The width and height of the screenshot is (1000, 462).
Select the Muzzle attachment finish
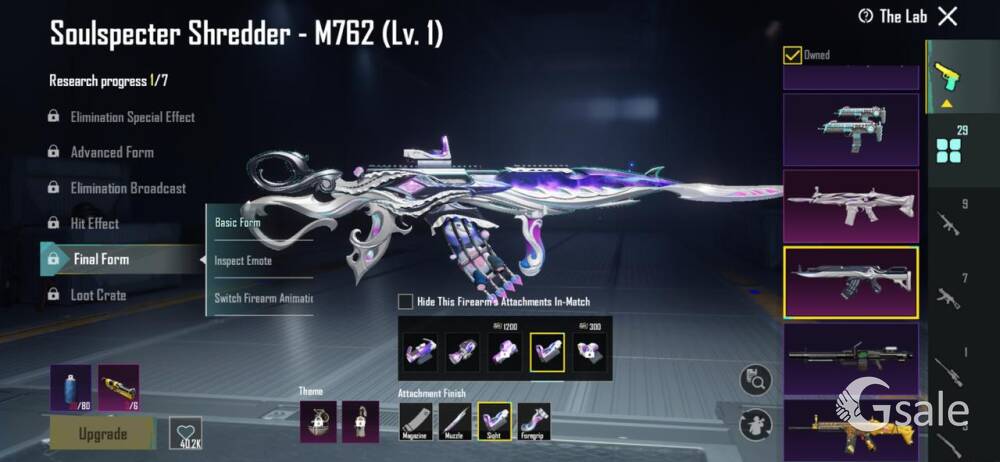[x=455, y=420]
